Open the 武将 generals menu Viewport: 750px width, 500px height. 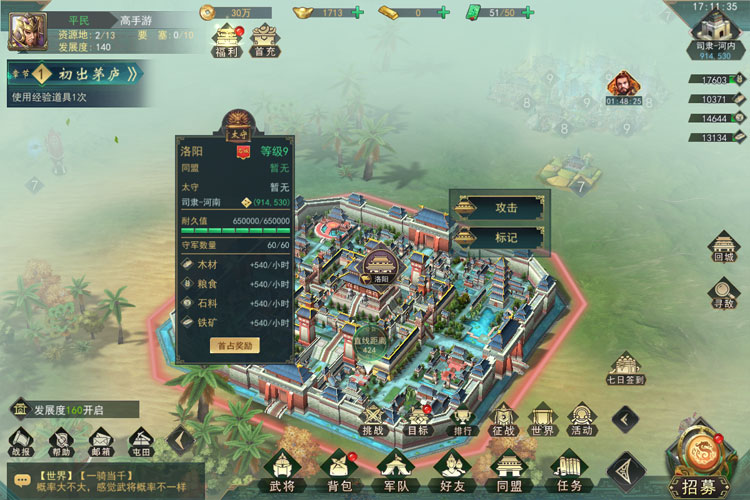click(283, 470)
